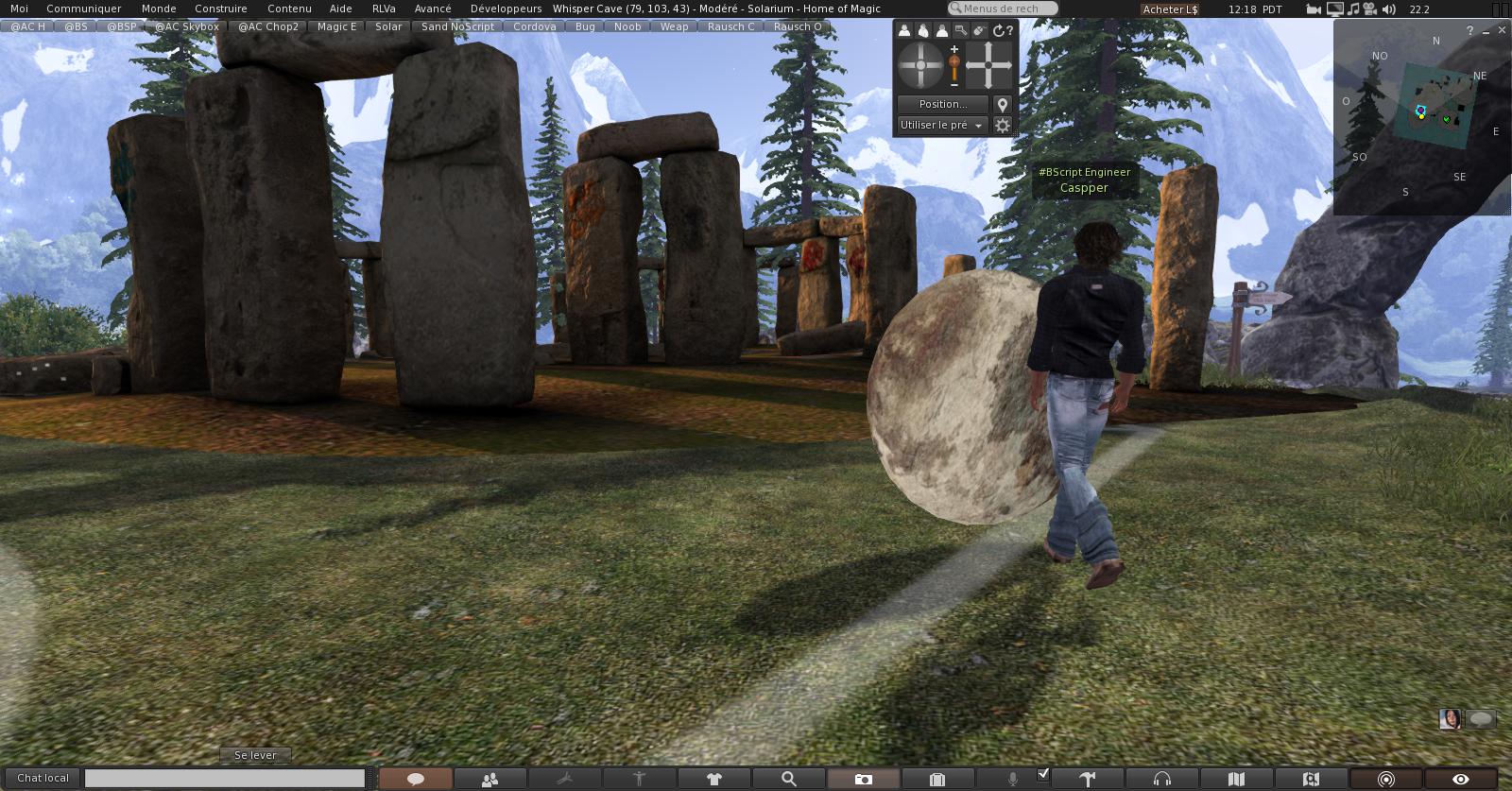The width and height of the screenshot is (1512, 791).
Task: Focus the local chat input field
Action: coord(225,778)
